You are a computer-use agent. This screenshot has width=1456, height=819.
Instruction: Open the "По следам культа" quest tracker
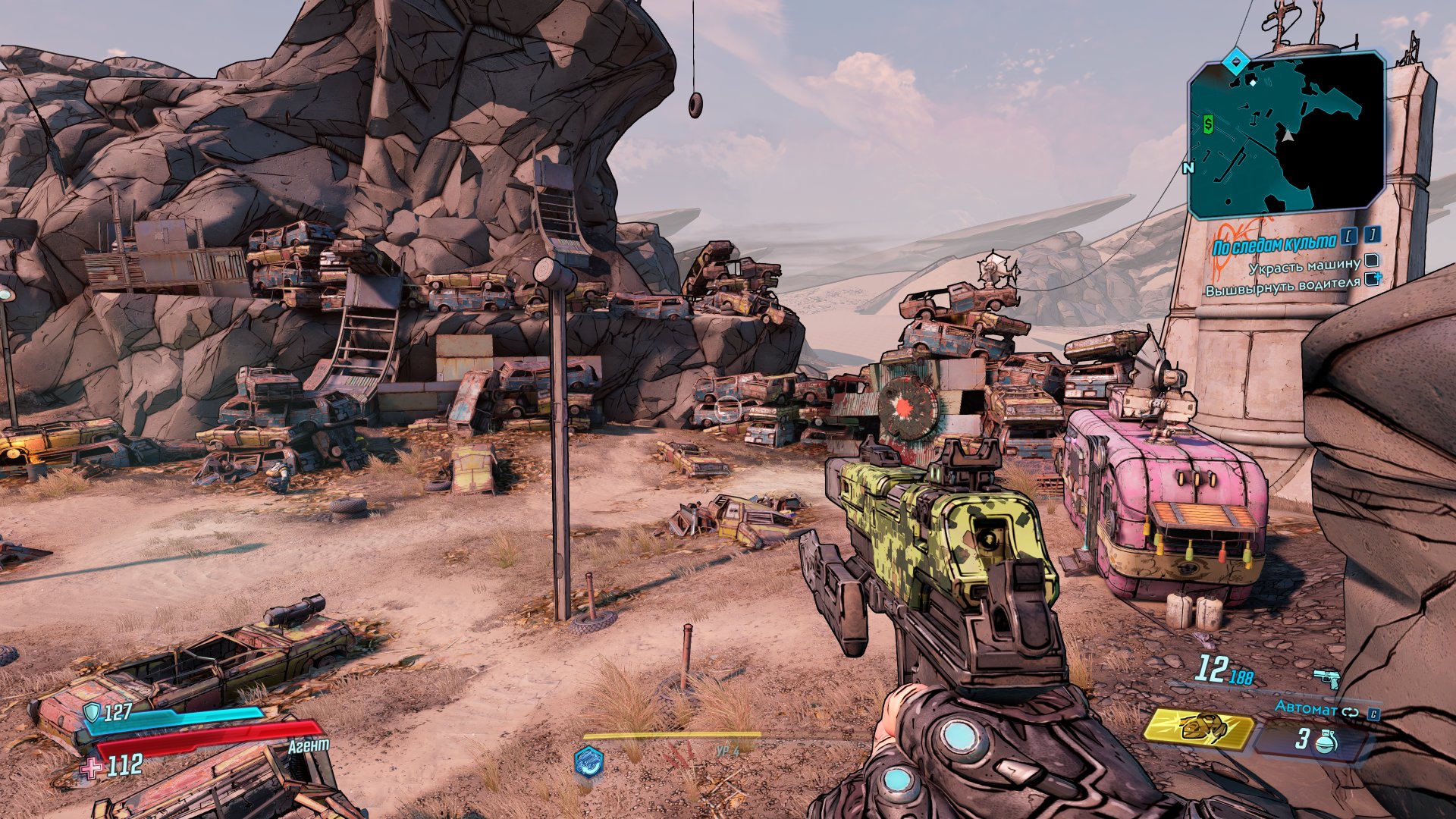pyautogui.click(x=1274, y=244)
